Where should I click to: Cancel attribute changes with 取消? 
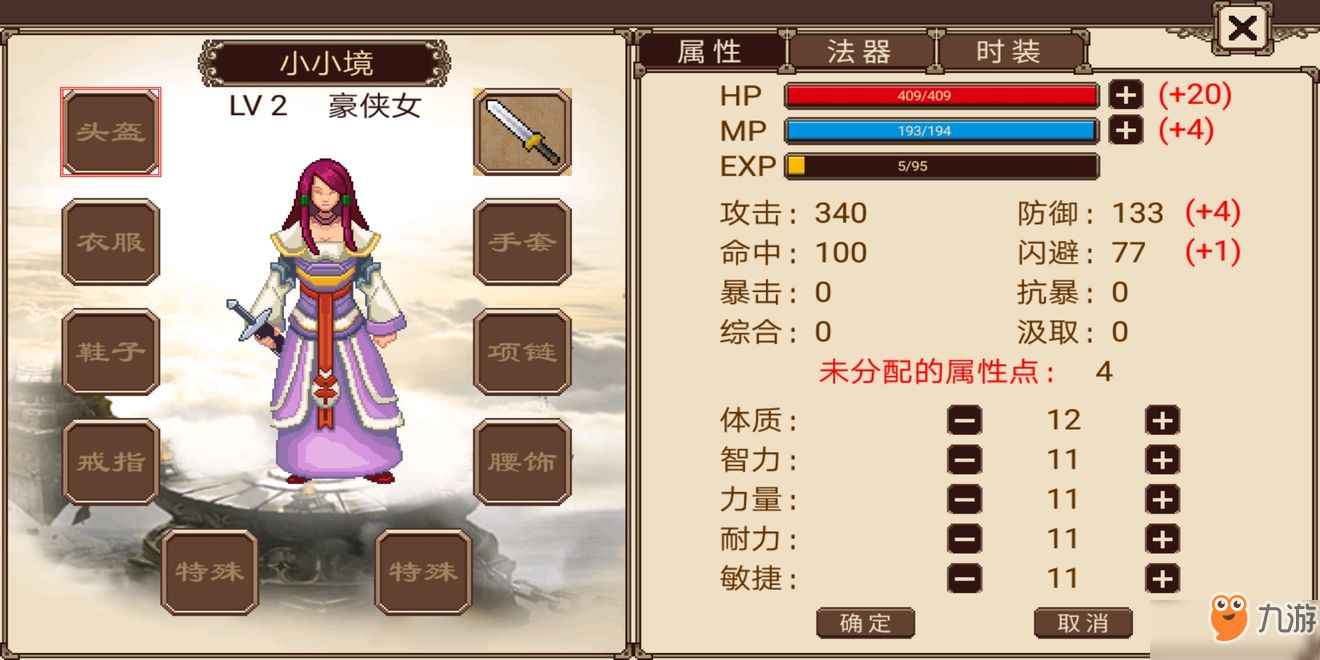tap(1083, 623)
